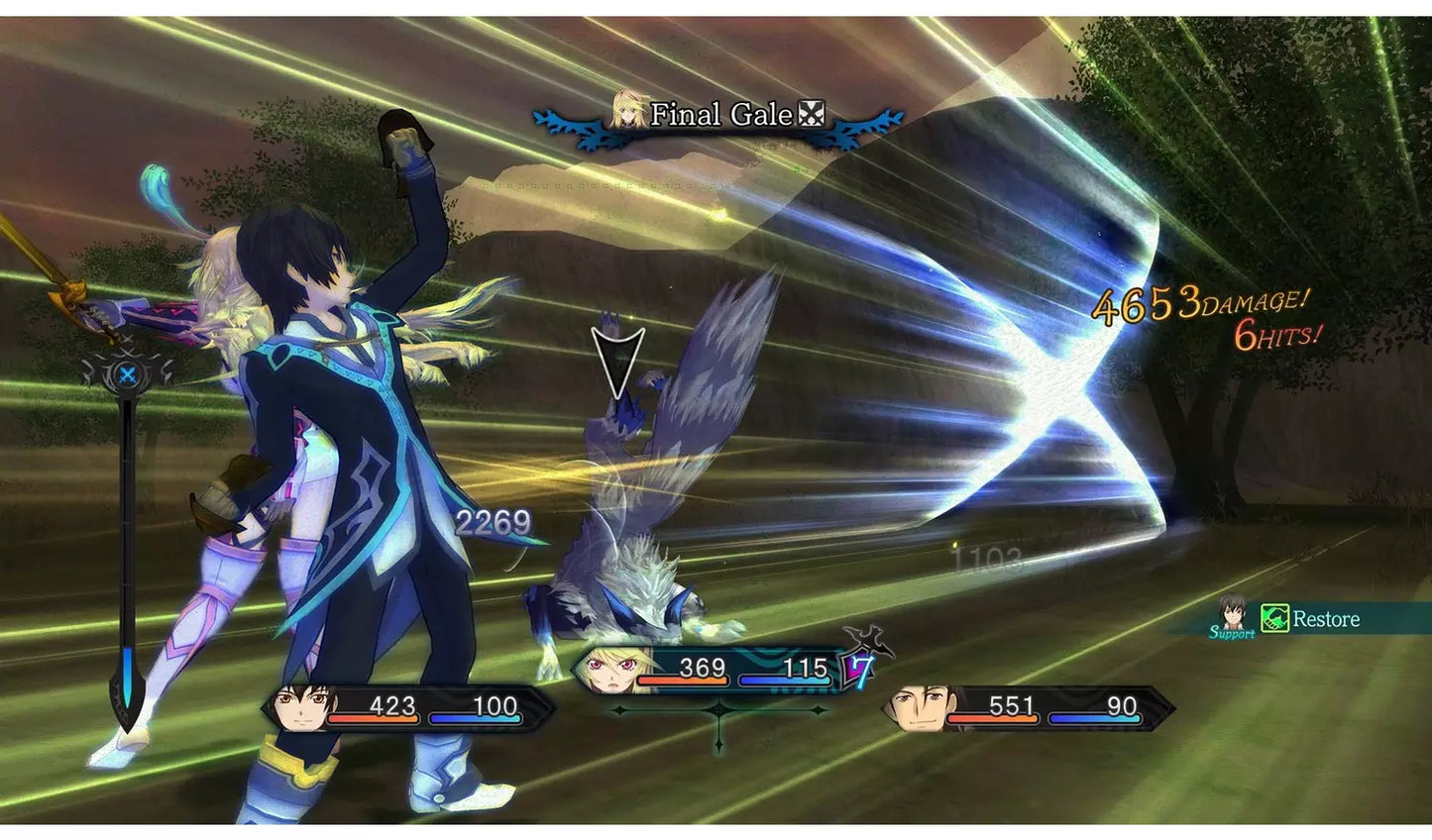This screenshot has height=840, width=1432.
Task: Select the X-button icon beside Final Gale
Action: (x=812, y=115)
